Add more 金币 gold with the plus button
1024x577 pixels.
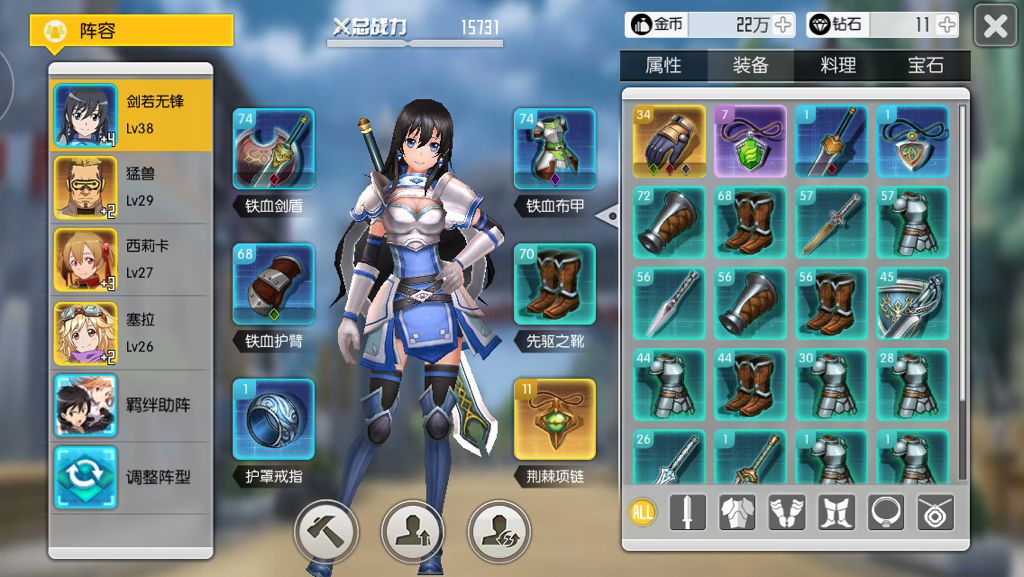click(783, 25)
